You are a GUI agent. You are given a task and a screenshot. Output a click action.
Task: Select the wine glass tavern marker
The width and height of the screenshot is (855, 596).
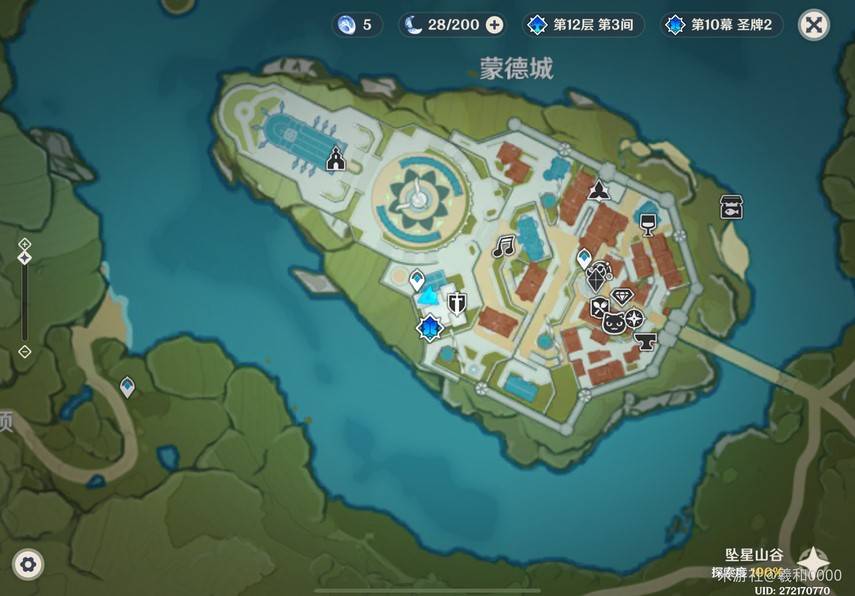tap(648, 221)
